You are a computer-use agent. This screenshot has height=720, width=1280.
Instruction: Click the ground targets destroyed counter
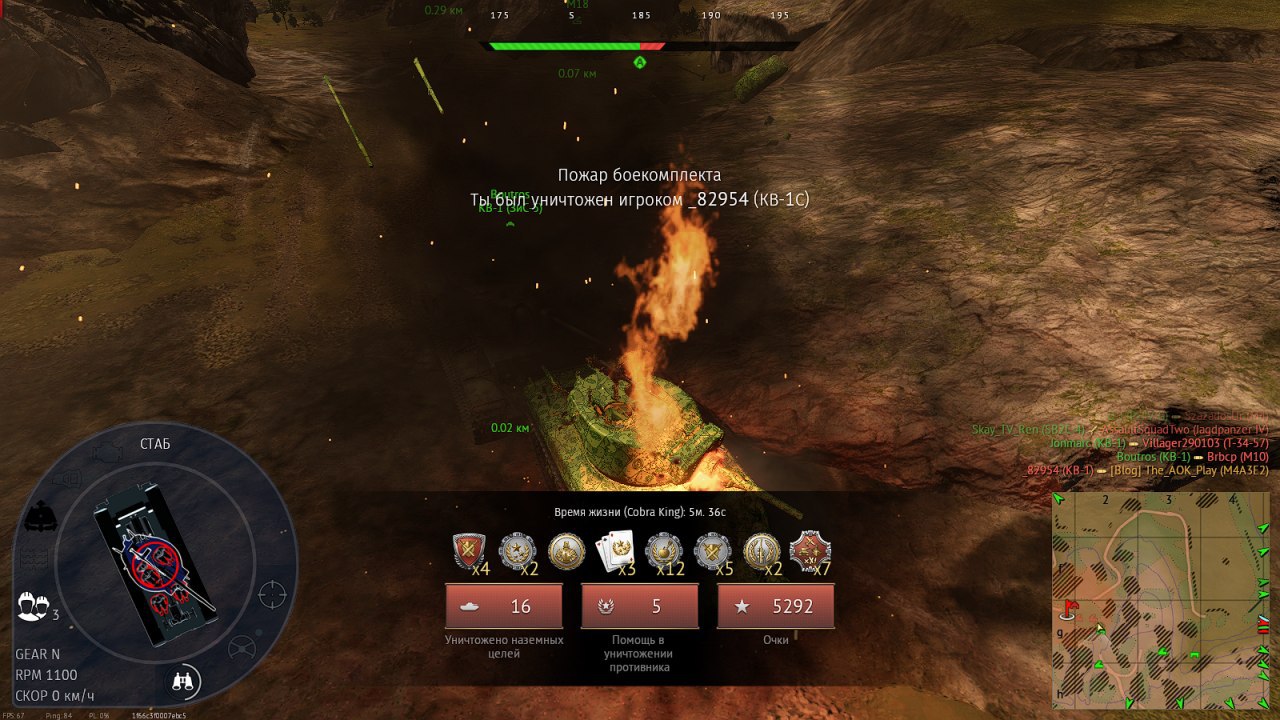coord(504,606)
